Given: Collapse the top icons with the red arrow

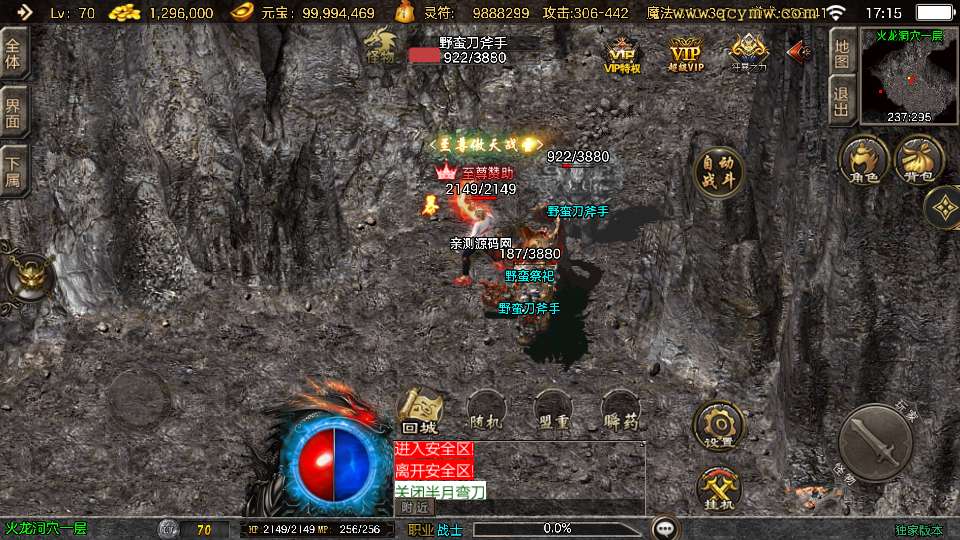Looking at the screenshot, I should pos(798,51).
